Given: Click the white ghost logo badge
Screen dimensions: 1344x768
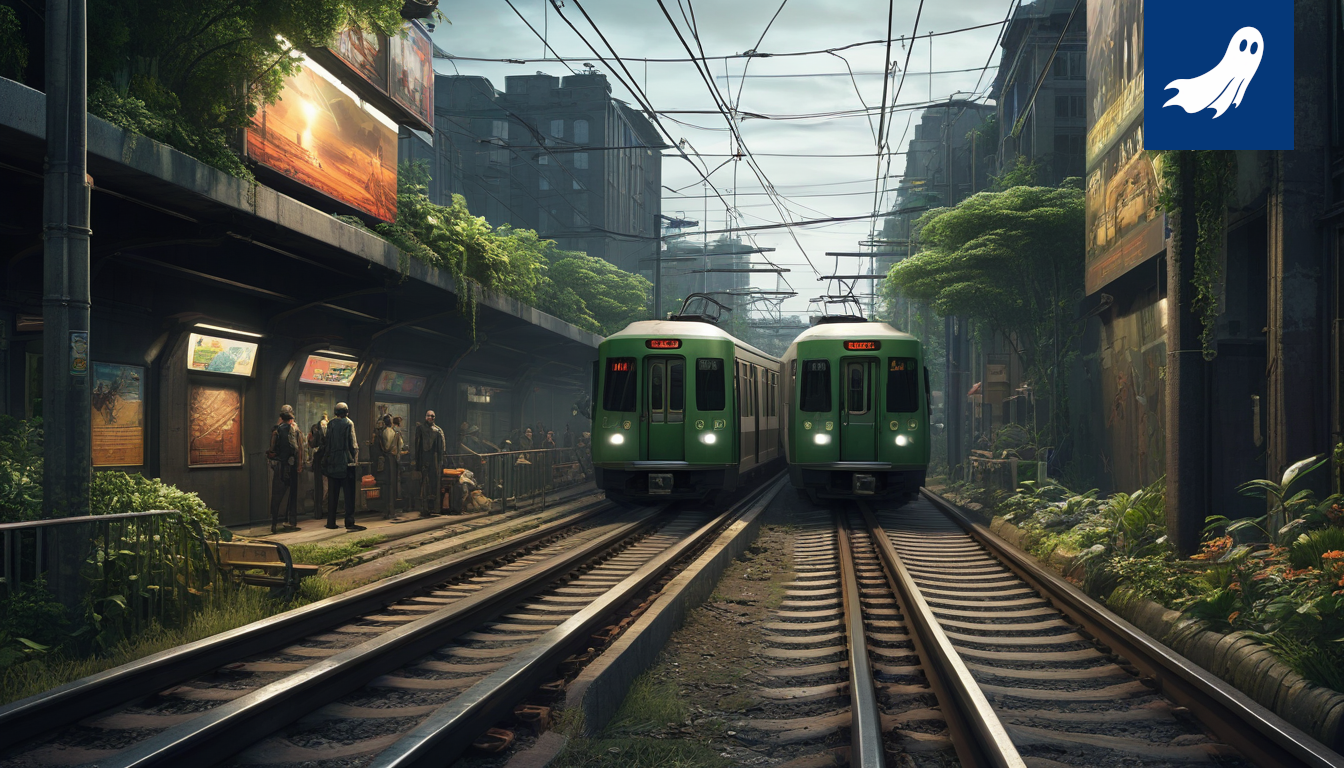Looking at the screenshot, I should point(1217,74).
